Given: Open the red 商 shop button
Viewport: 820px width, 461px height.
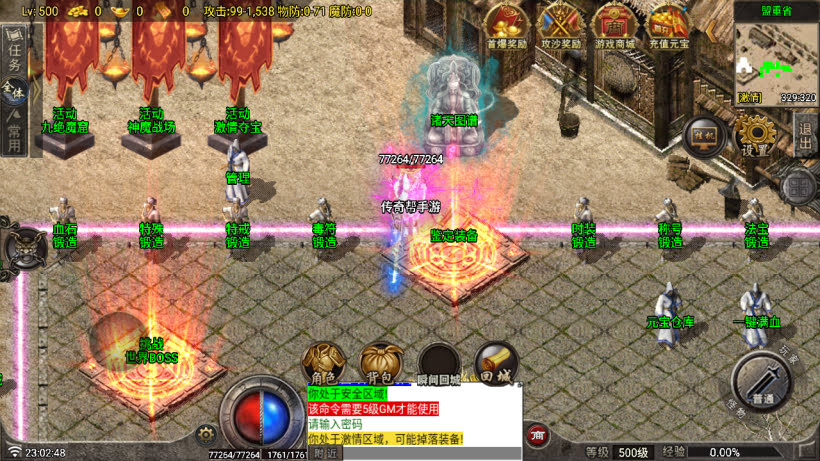Looking at the screenshot, I should (537, 435).
